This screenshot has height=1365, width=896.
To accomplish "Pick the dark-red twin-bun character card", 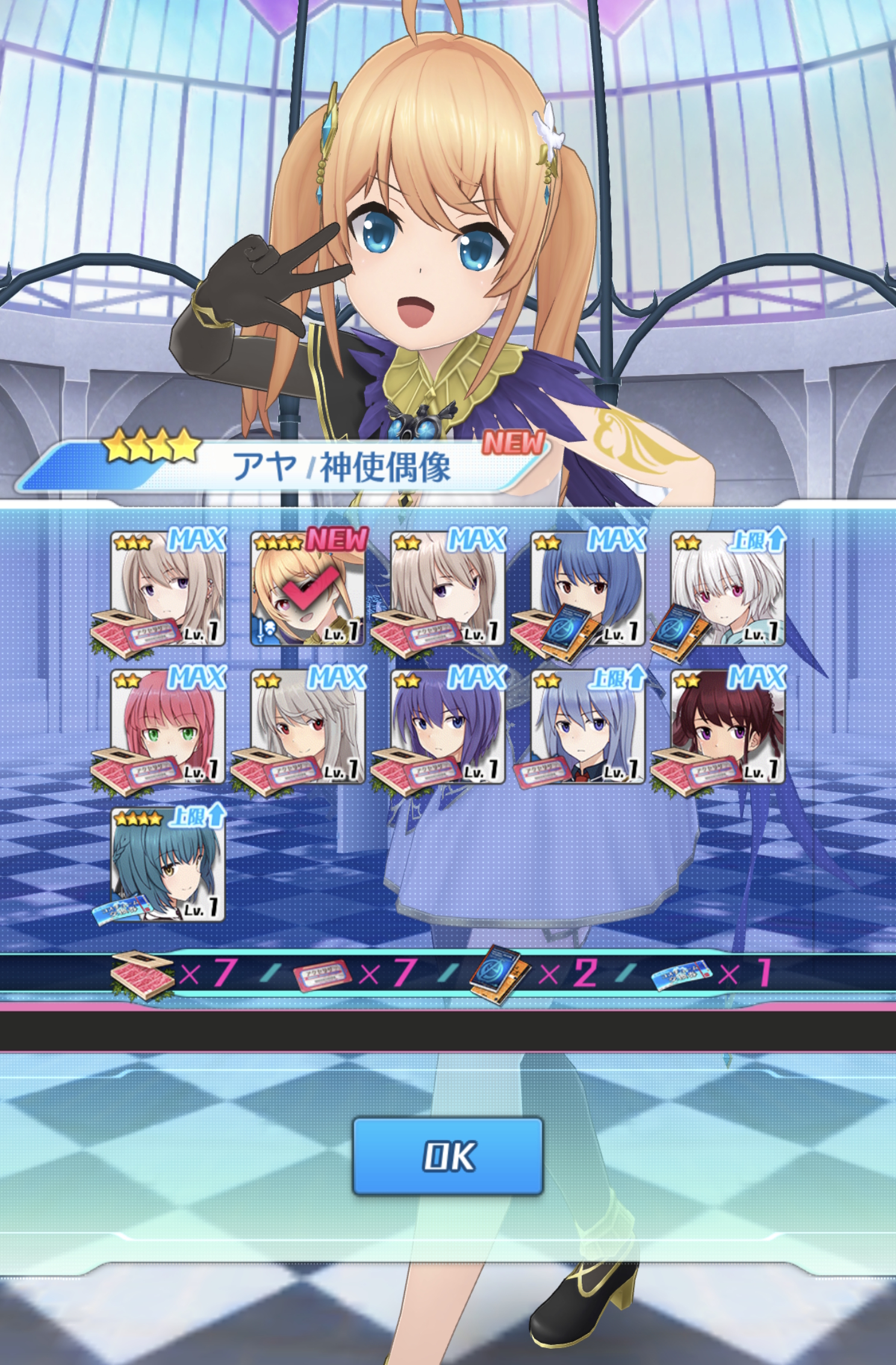I will 727,726.
